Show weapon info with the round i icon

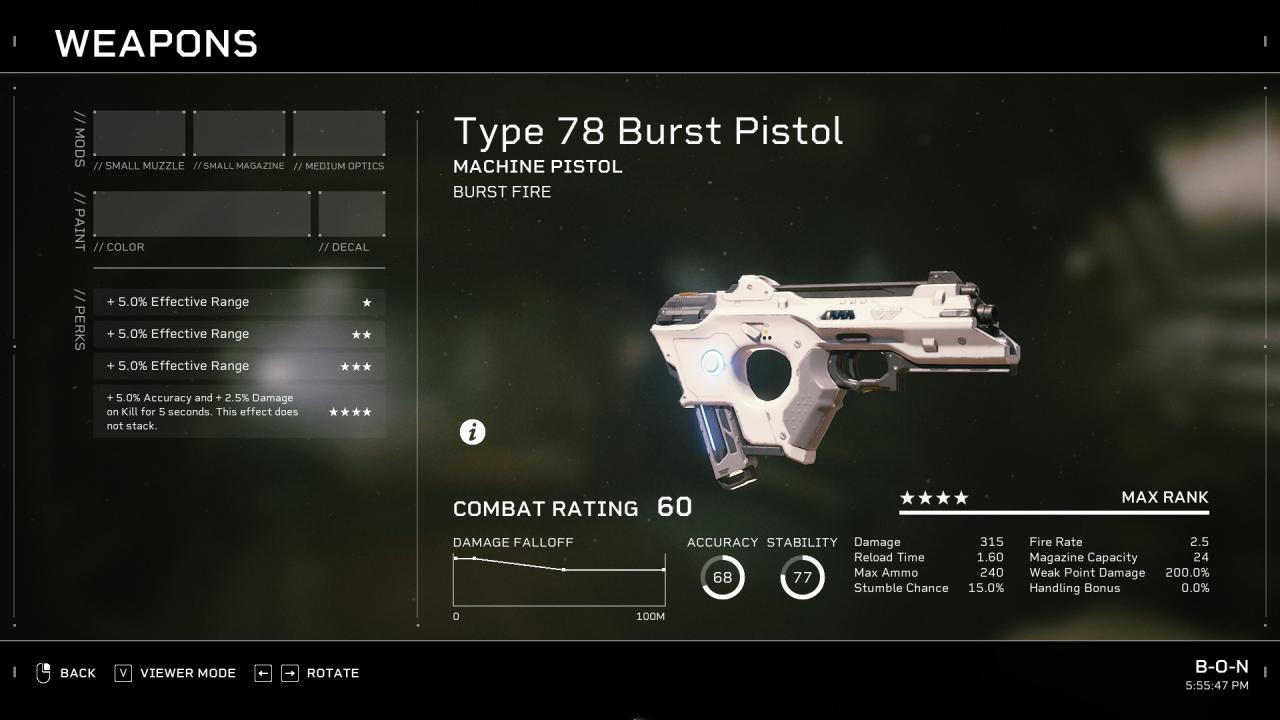tap(472, 432)
